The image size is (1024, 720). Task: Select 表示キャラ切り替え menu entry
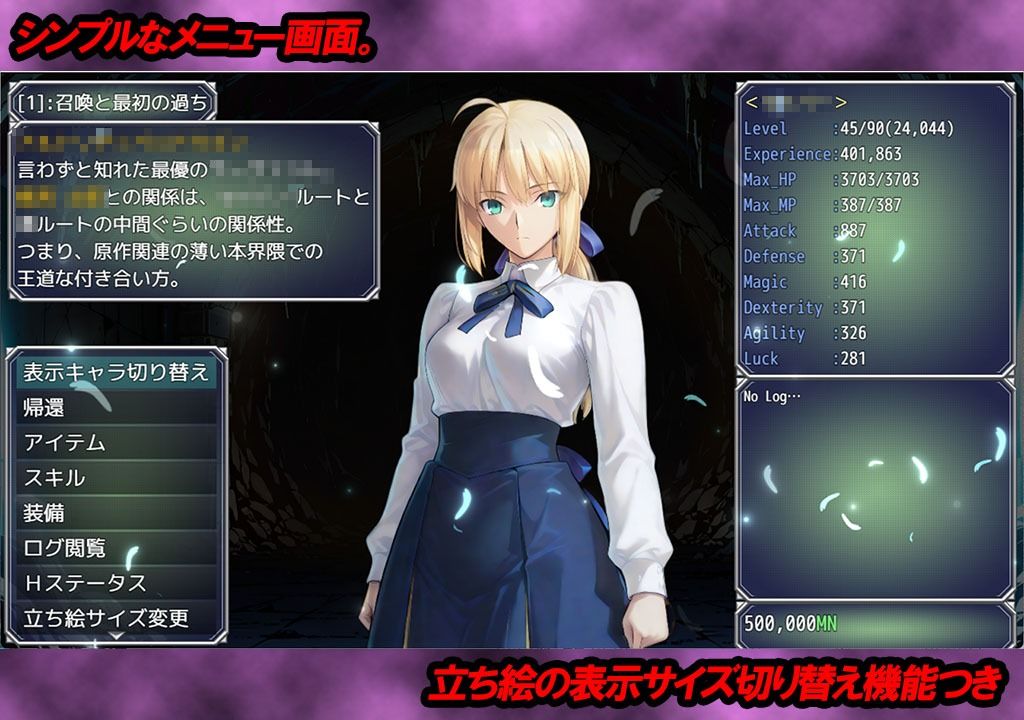116,372
